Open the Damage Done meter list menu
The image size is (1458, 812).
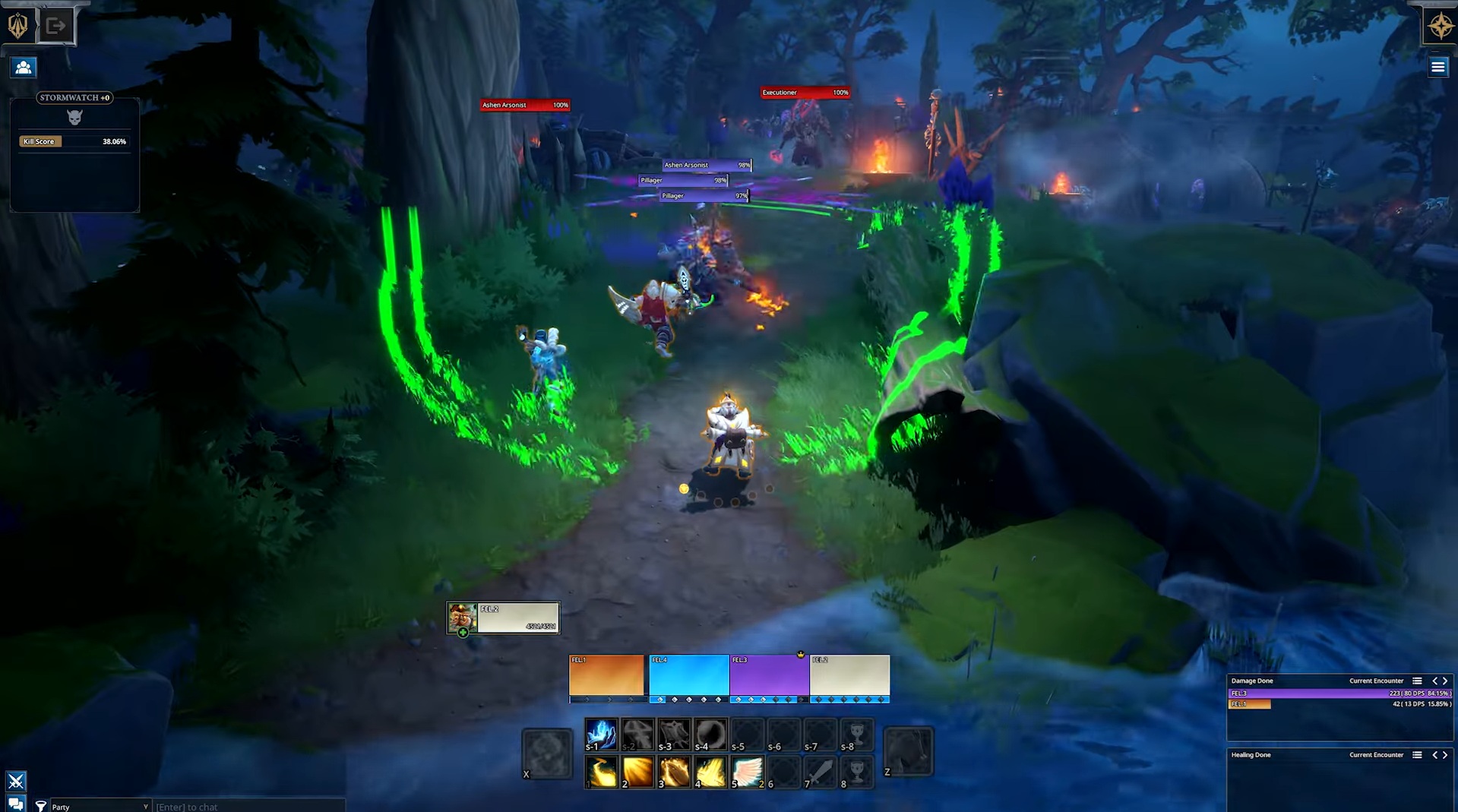[x=1417, y=681]
